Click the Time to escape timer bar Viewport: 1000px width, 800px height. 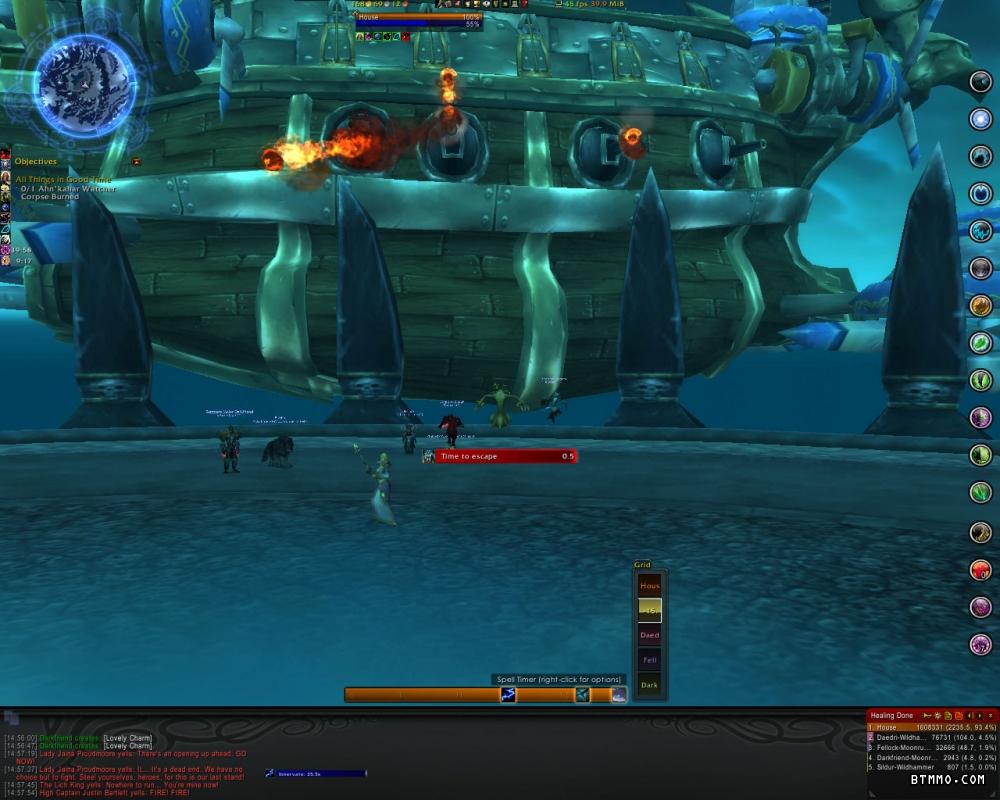point(505,456)
